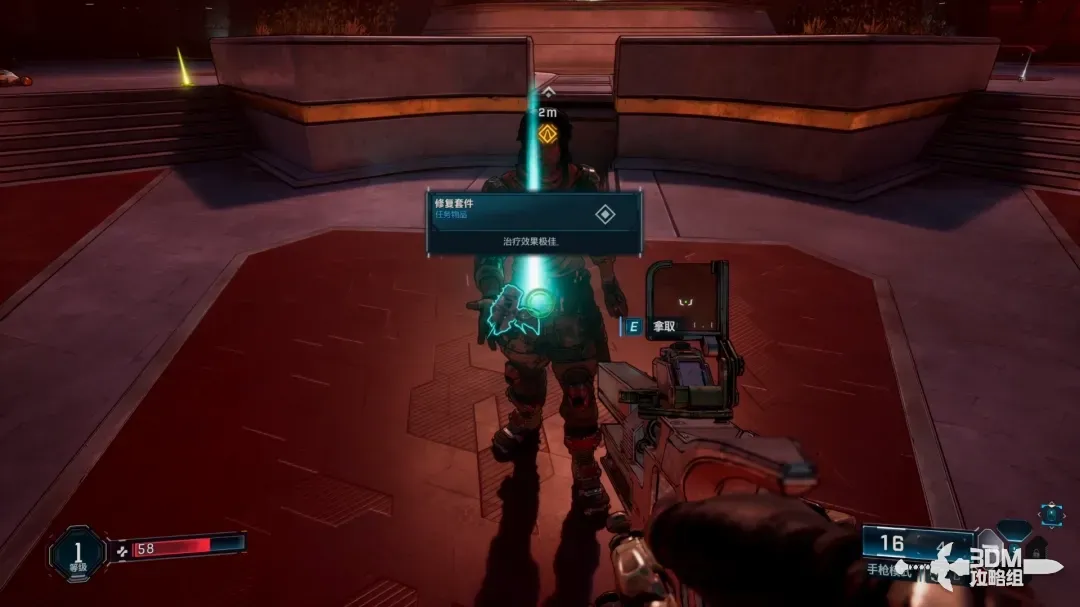Choose the 拿取 pickup label

666,326
